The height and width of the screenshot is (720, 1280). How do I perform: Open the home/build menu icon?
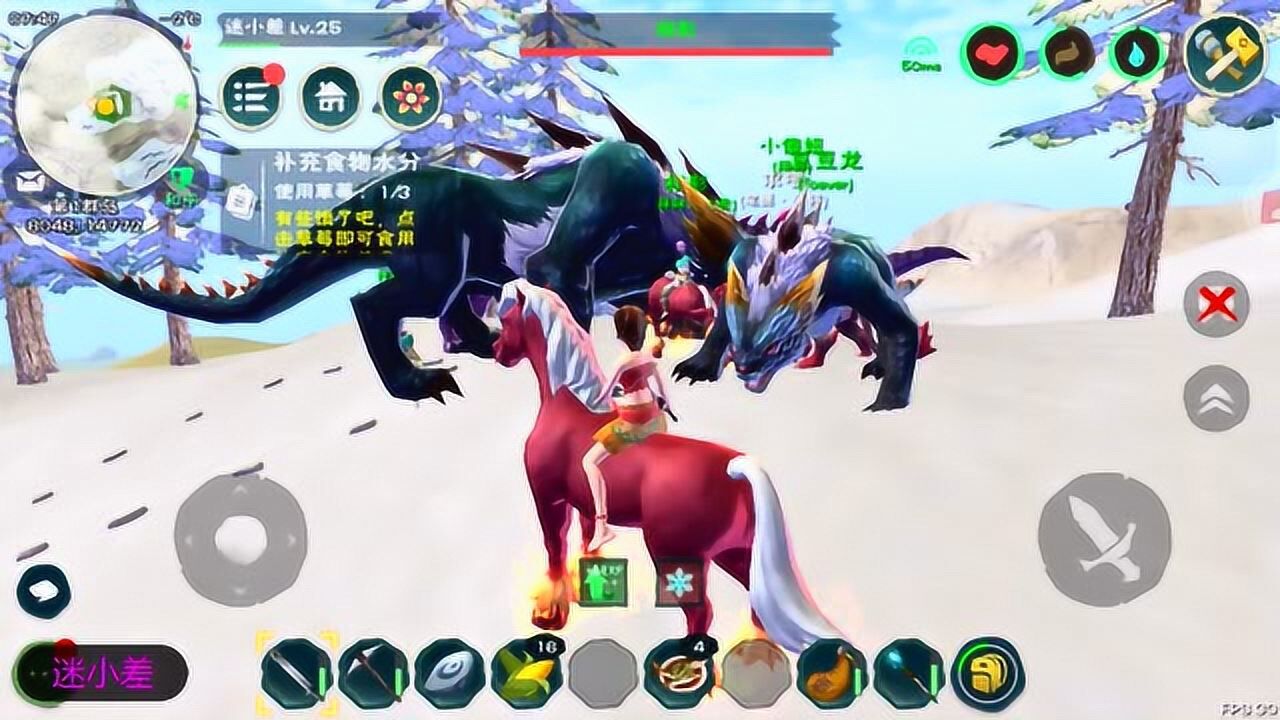pos(333,93)
